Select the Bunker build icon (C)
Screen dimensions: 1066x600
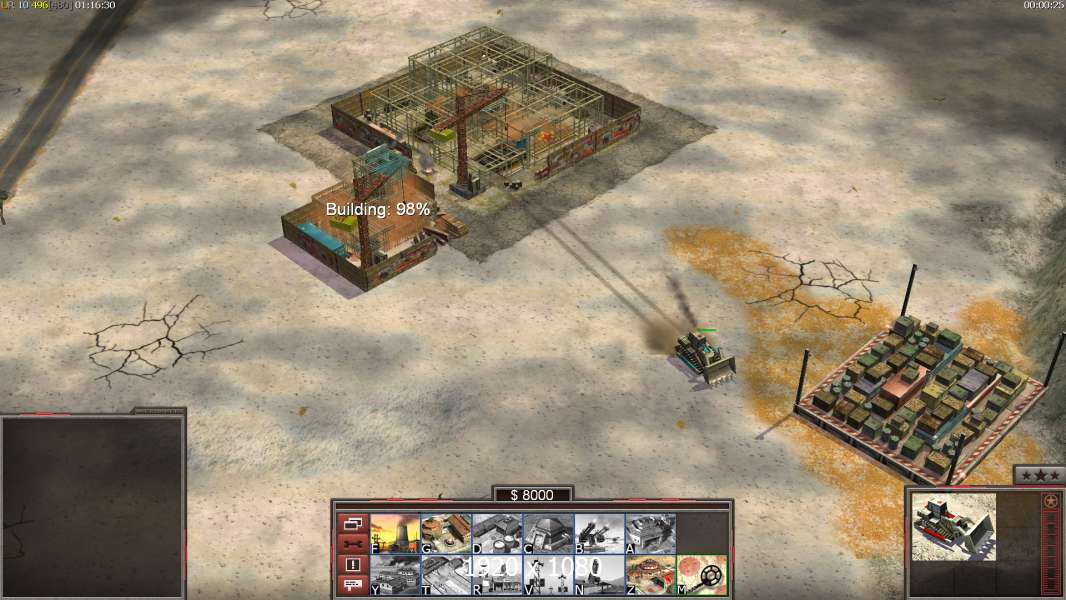click(548, 533)
